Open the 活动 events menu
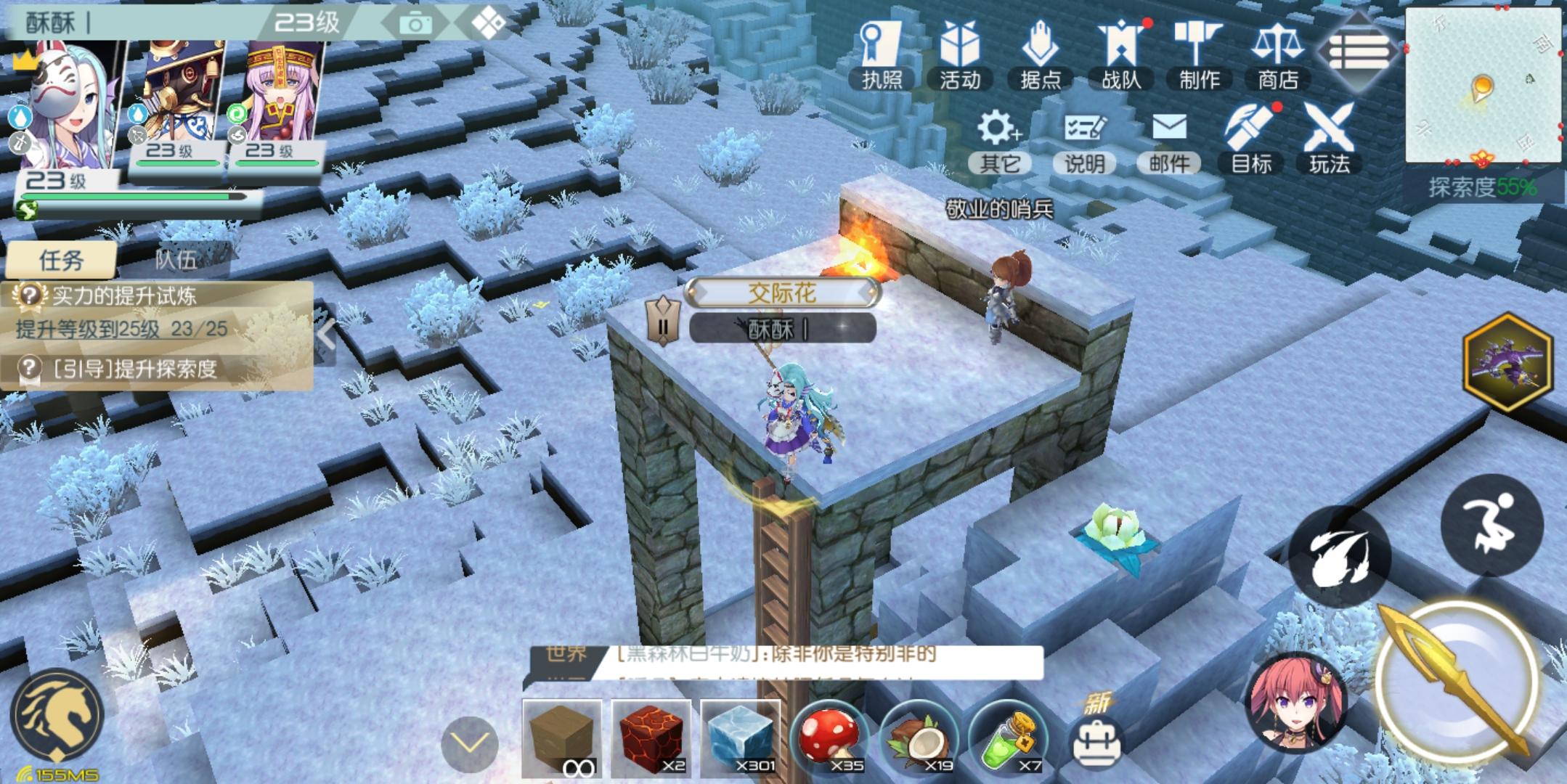 tap(960, 56)
